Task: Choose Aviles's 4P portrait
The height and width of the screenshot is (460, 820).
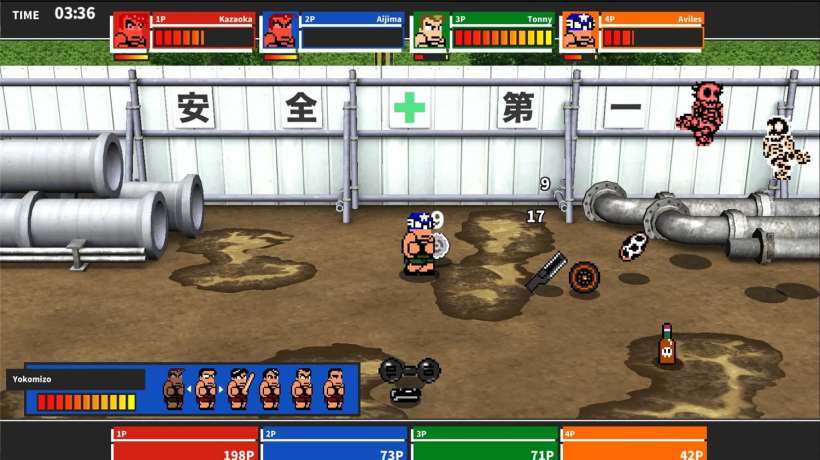Action: (x=580, y=32)
